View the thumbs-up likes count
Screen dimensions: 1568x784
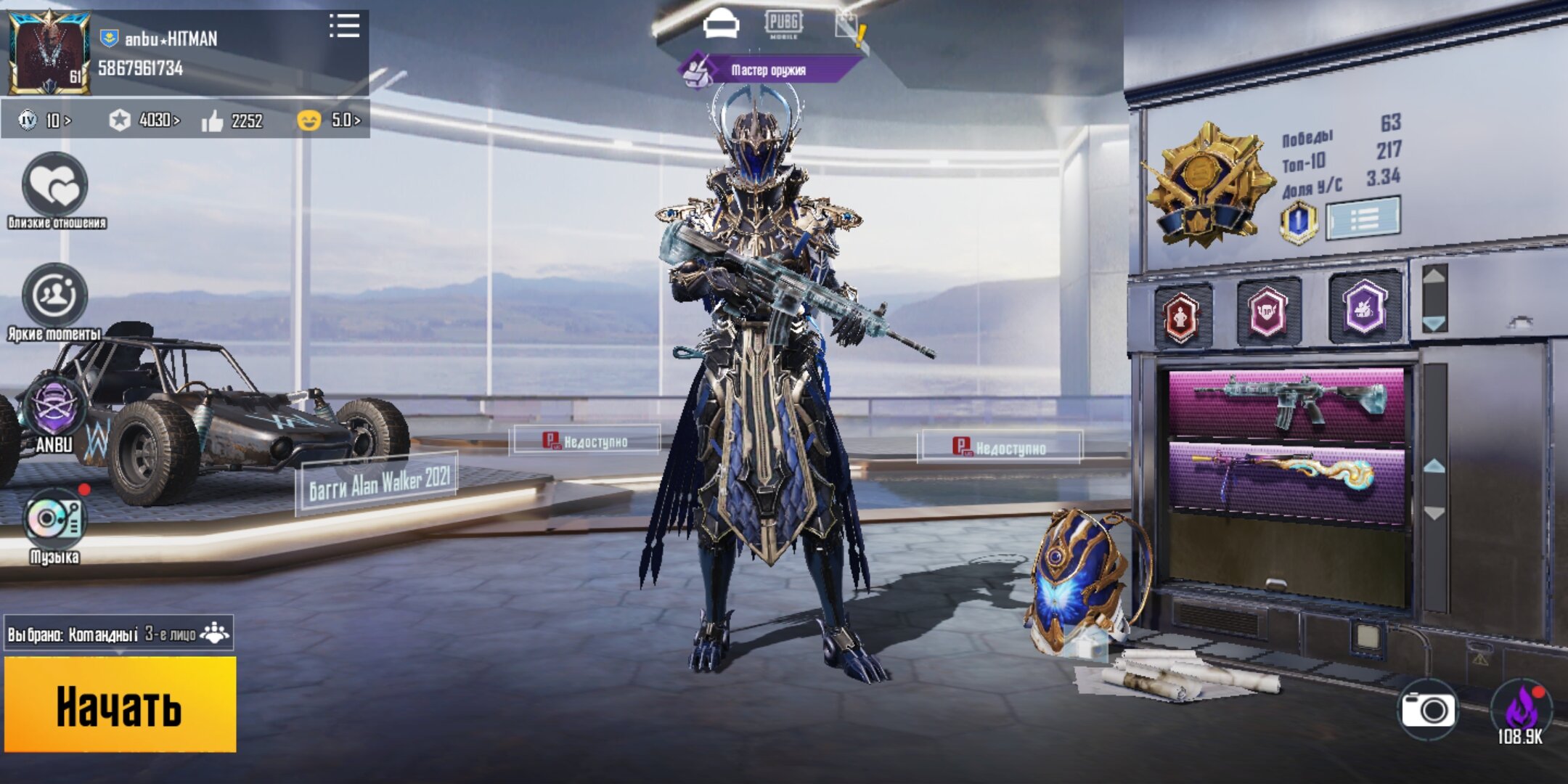[x=232, y=121]
